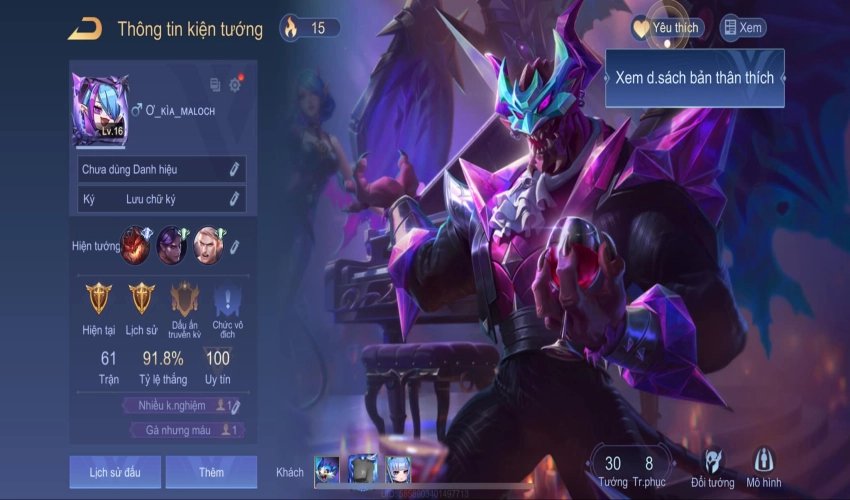Screen dimensions: 850x500
Task: Click the Yêu thích heart button
Action: (667, 28)
